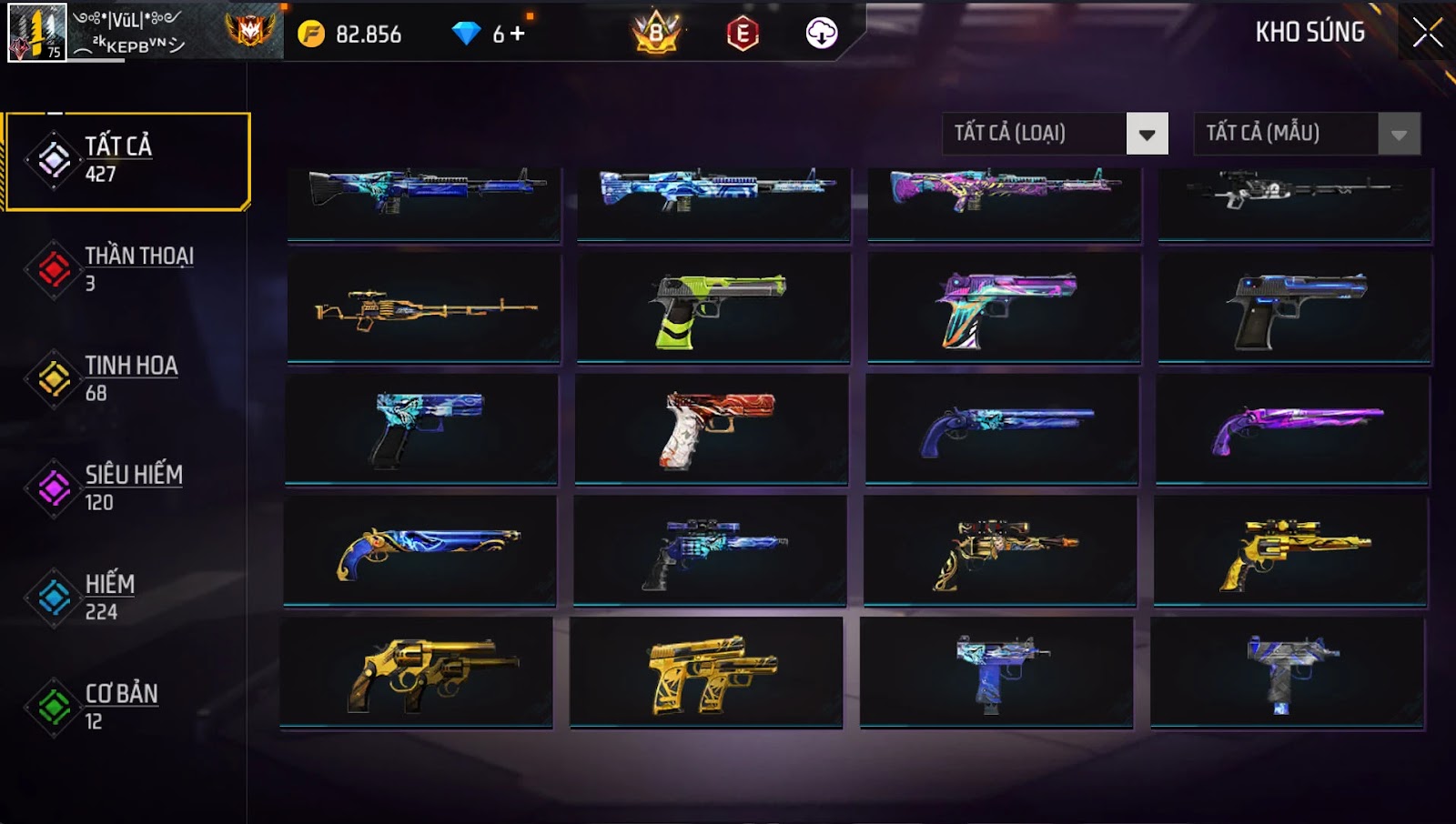Choose the golden dual pistols skin

click(x=706, y=673)
